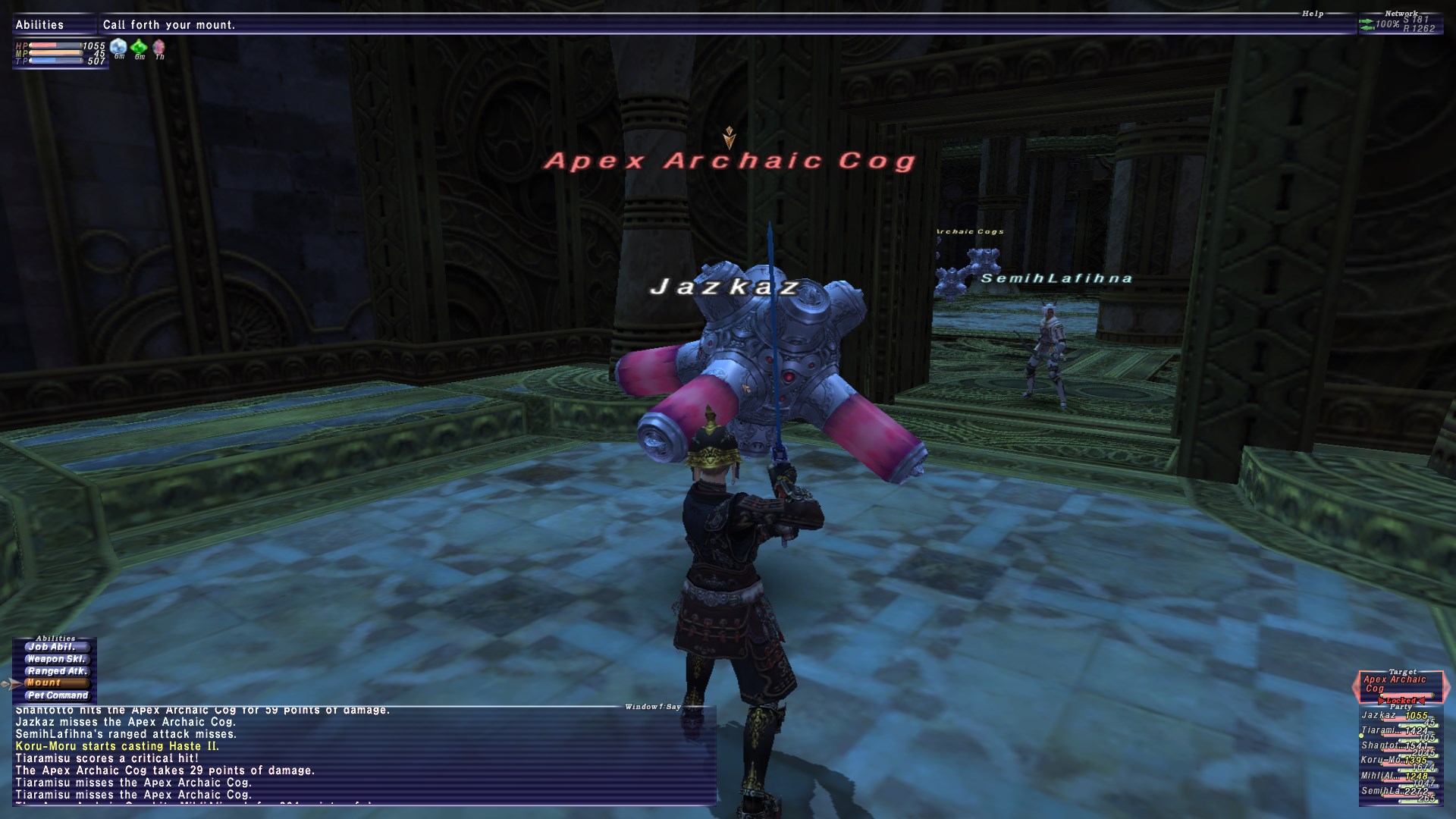Select the Ranged Atk. command
The height and width of the screenshot is (819, 1456).
[56, 671]
